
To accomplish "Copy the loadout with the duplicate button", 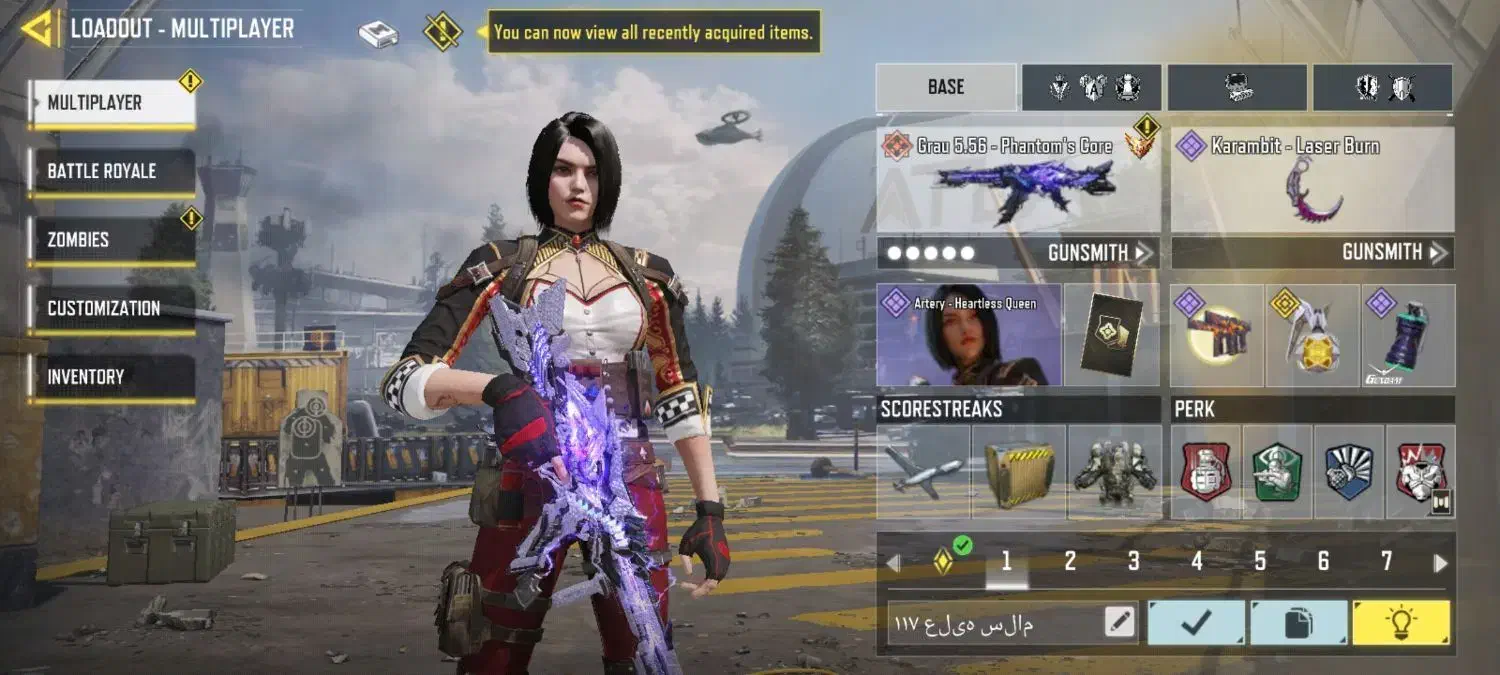I will click(x=1298, y=623).
